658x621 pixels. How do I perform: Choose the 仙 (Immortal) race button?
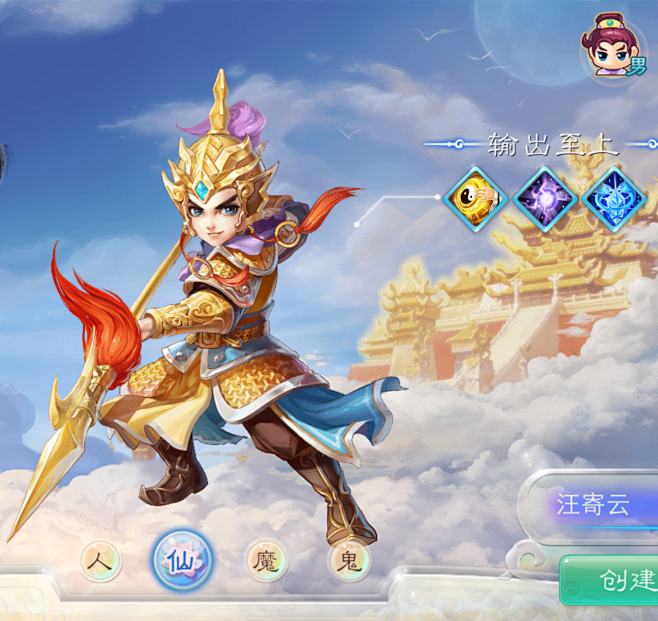coord(182,560)
